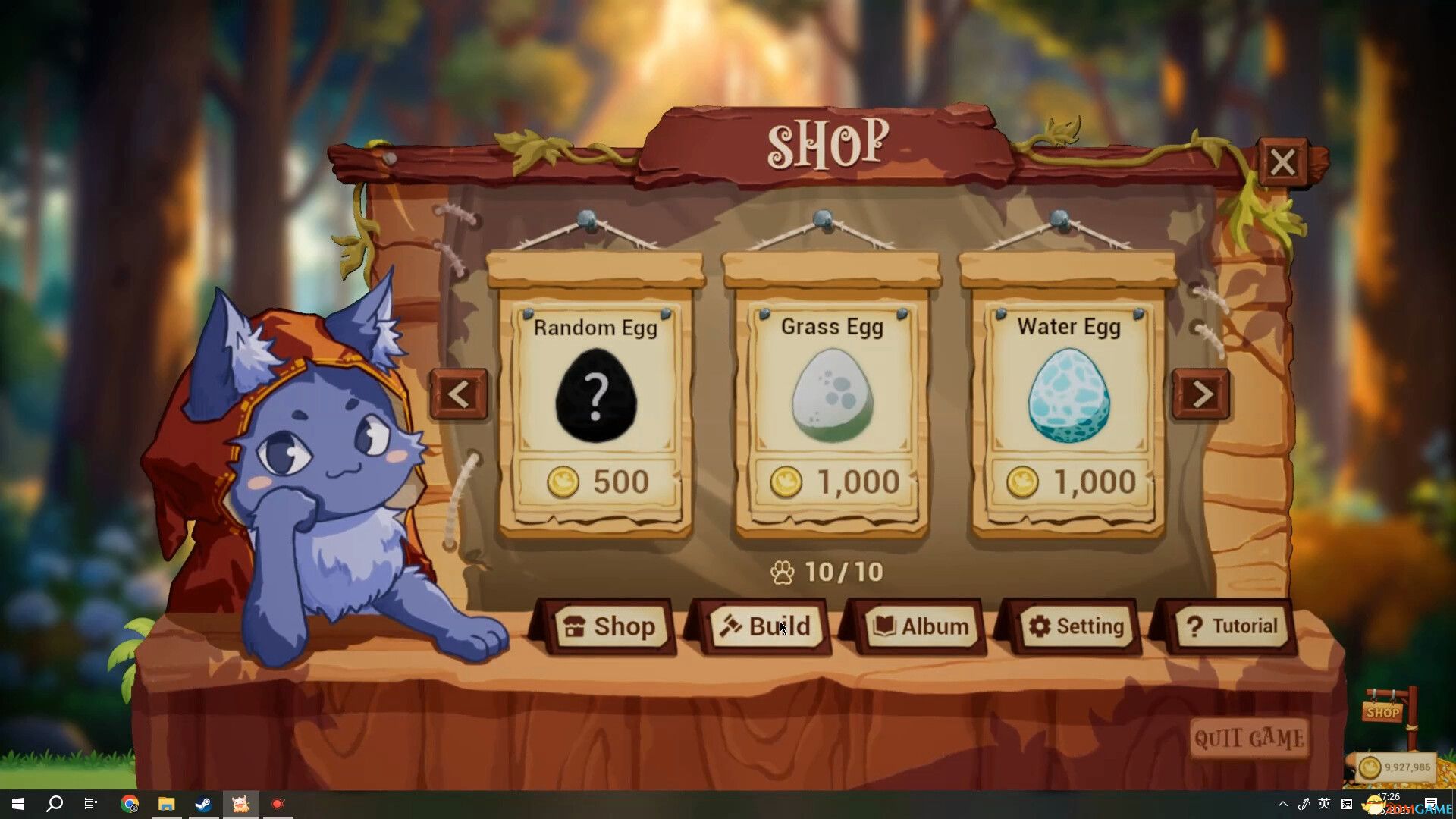Switch to the Album tab
This screenshot has width=1456, height=819.
tap(921, 627)
